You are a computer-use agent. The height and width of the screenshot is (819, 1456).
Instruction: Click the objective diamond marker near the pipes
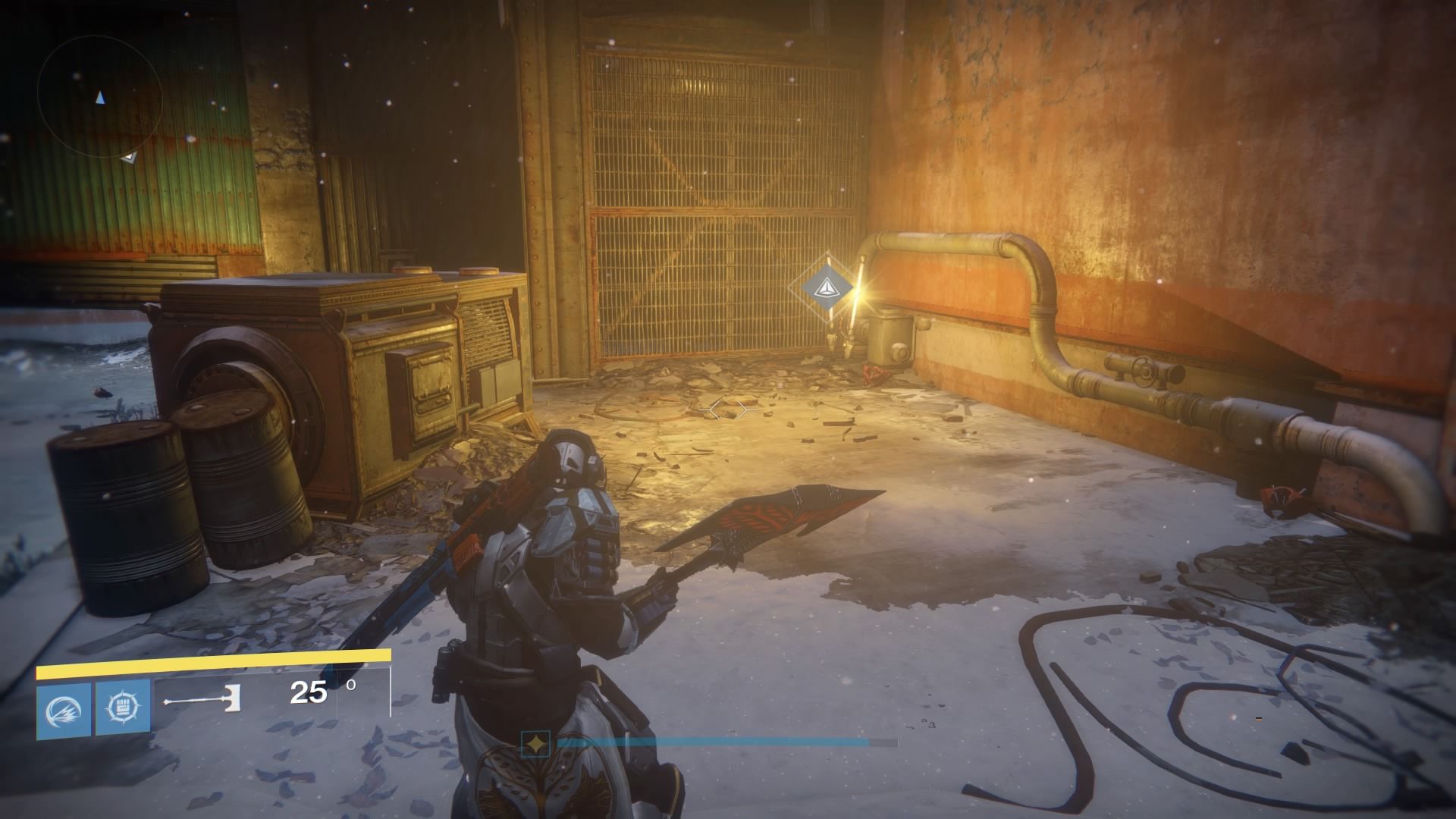pos(827,287)
